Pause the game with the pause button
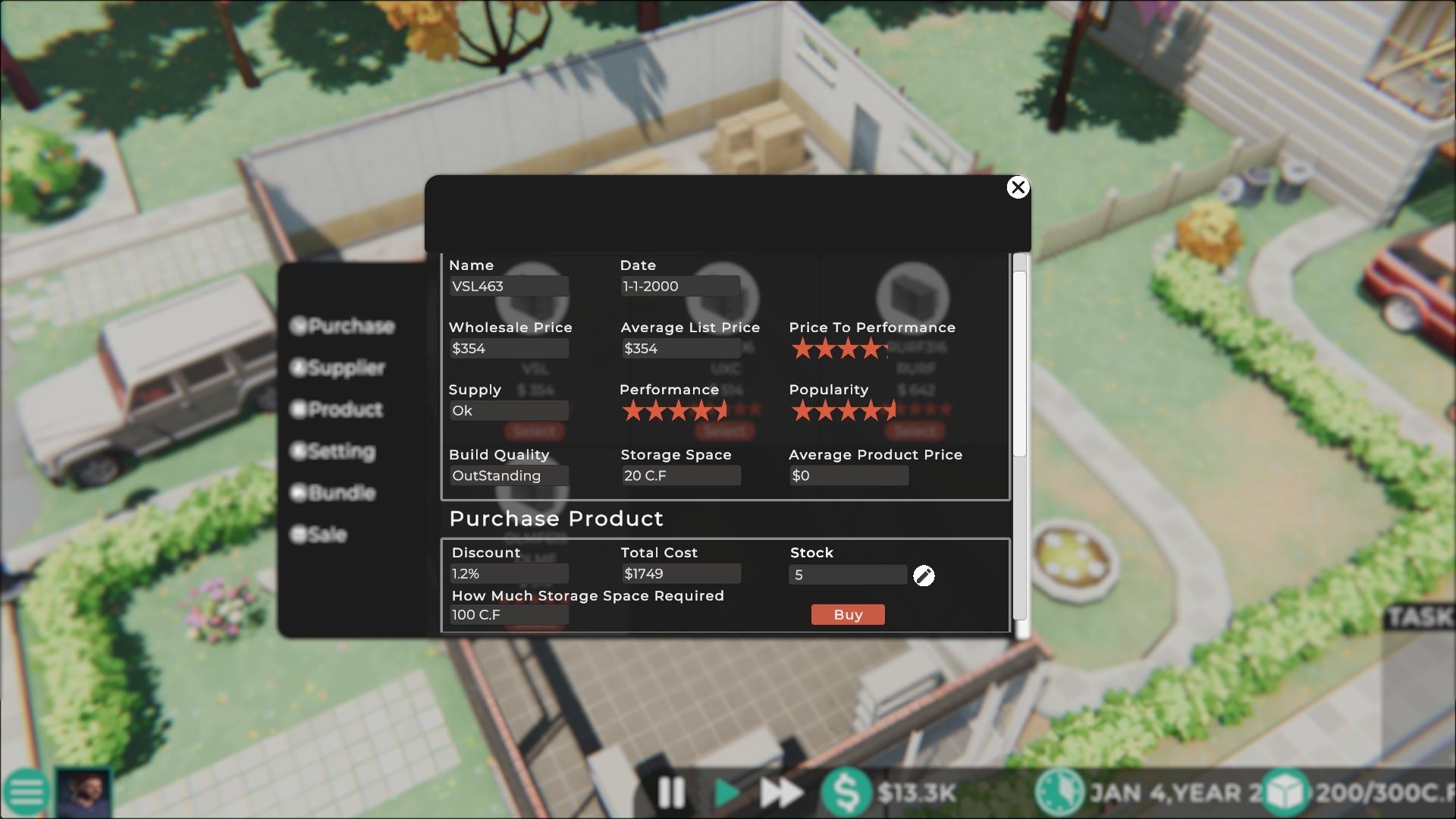Viewport: 1456px width, 819px height. click(670, 793)
